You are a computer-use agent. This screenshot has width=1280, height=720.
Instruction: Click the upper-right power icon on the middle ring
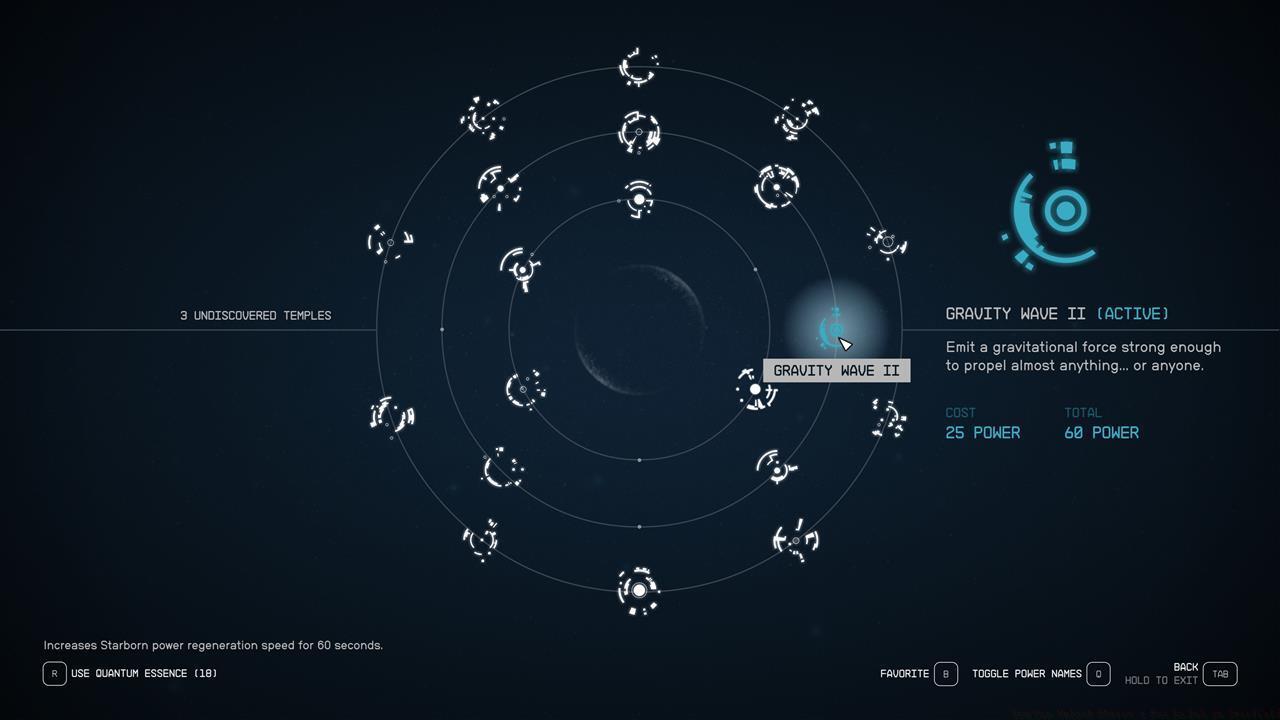[x=775, y=186]
